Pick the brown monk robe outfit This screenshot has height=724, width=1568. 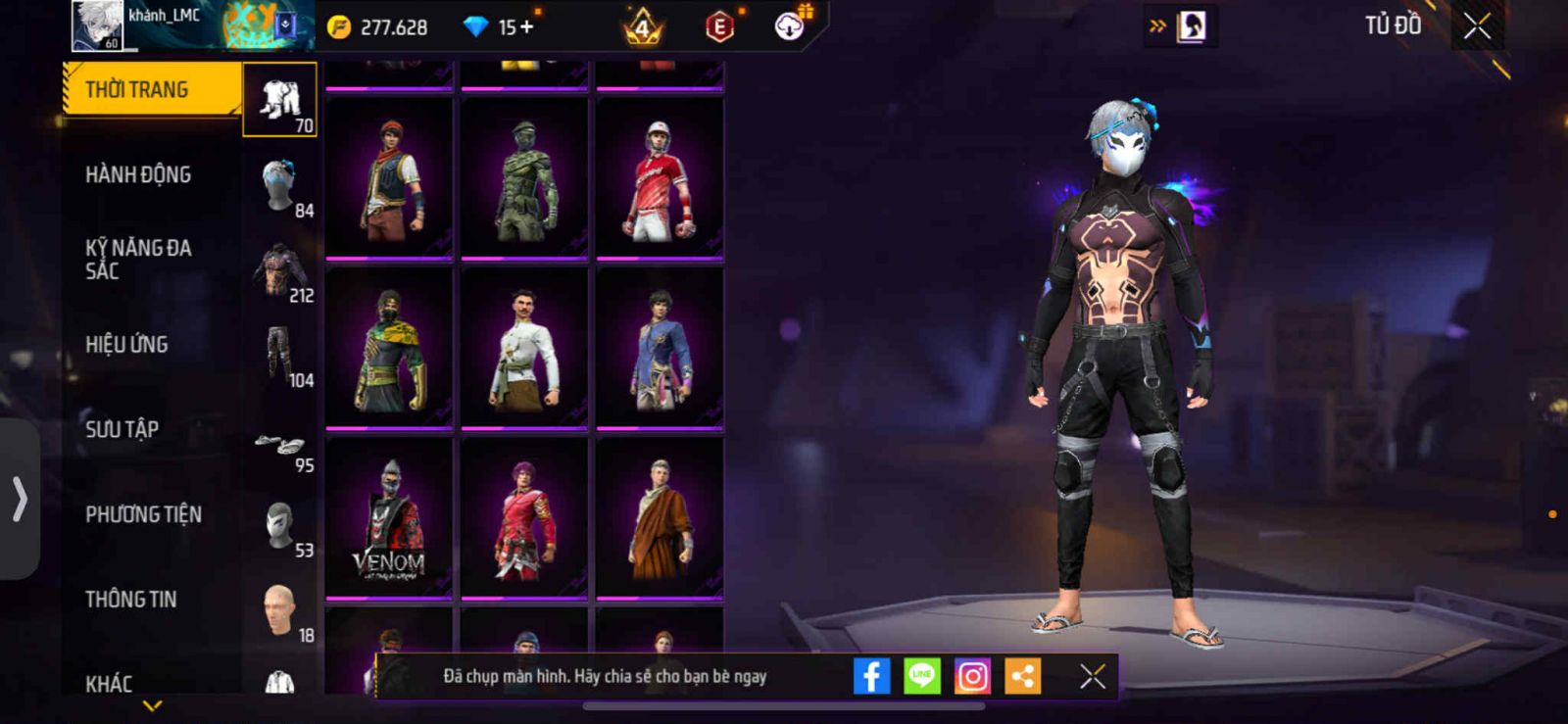[x=660, y=518]
